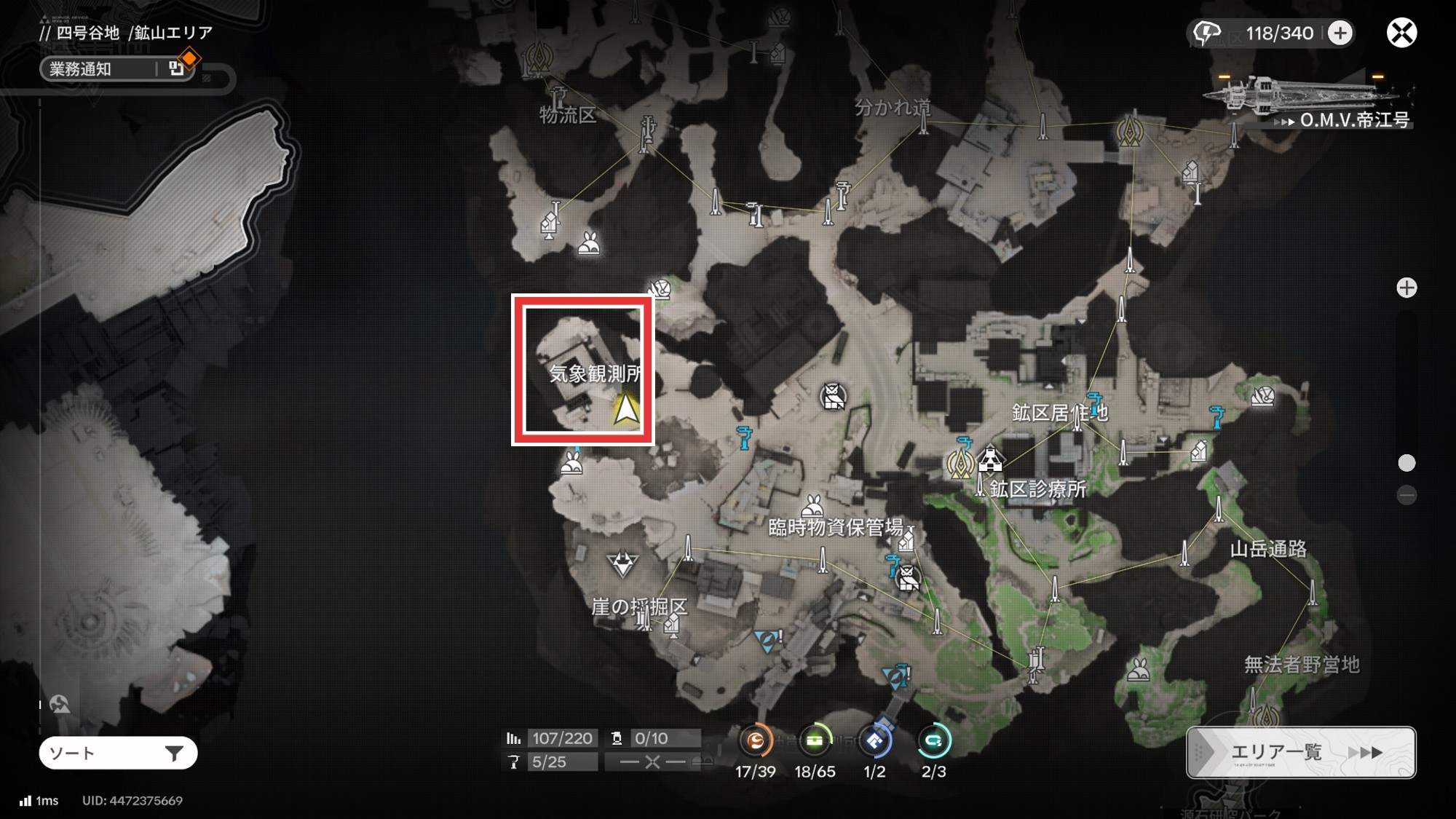This screenshot has height=819, width=1456.
Task: Open the ソート filter dropdown
Action: pyautogui.click(x=118, y=753)
